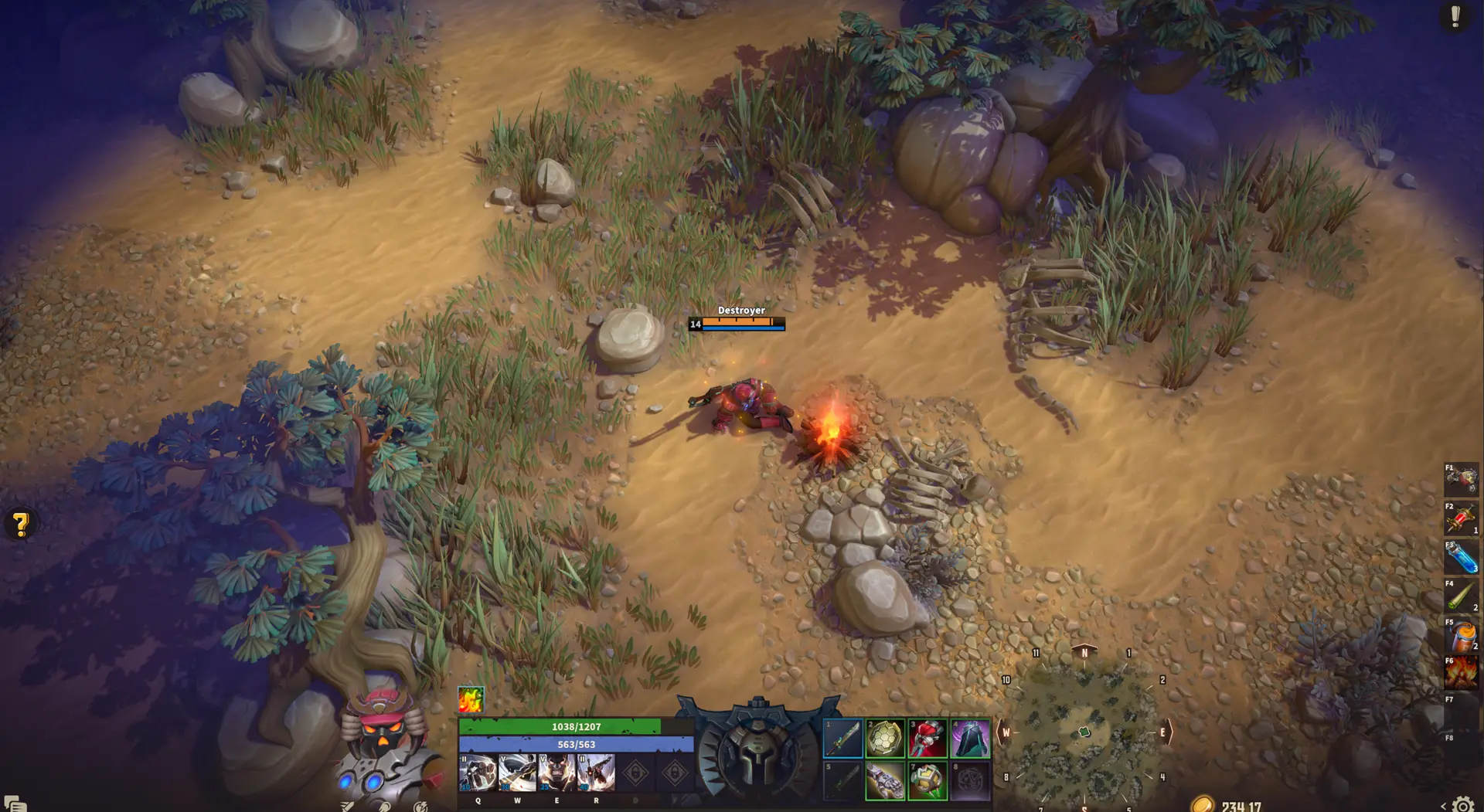Open the settings gear menu

pos(1463,804)
